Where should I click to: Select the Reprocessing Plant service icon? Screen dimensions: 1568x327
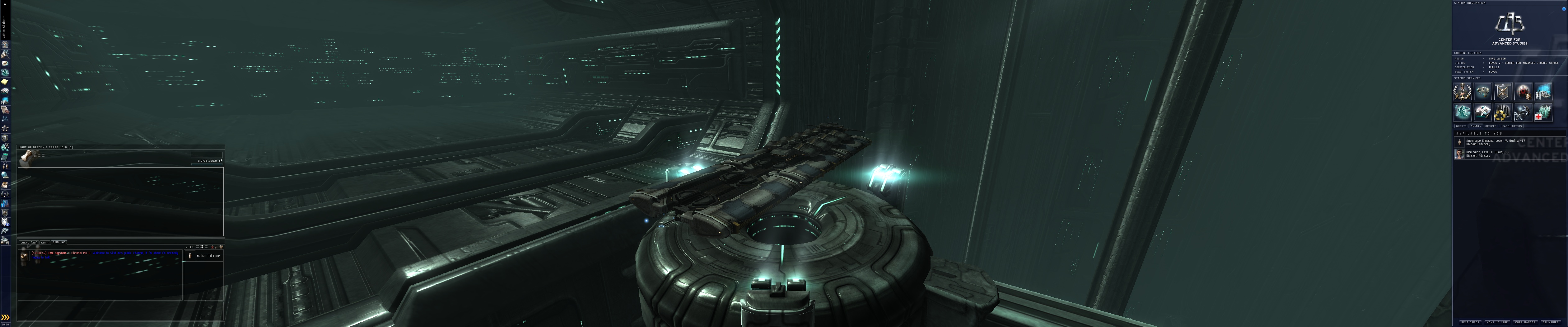(1503, 112)
